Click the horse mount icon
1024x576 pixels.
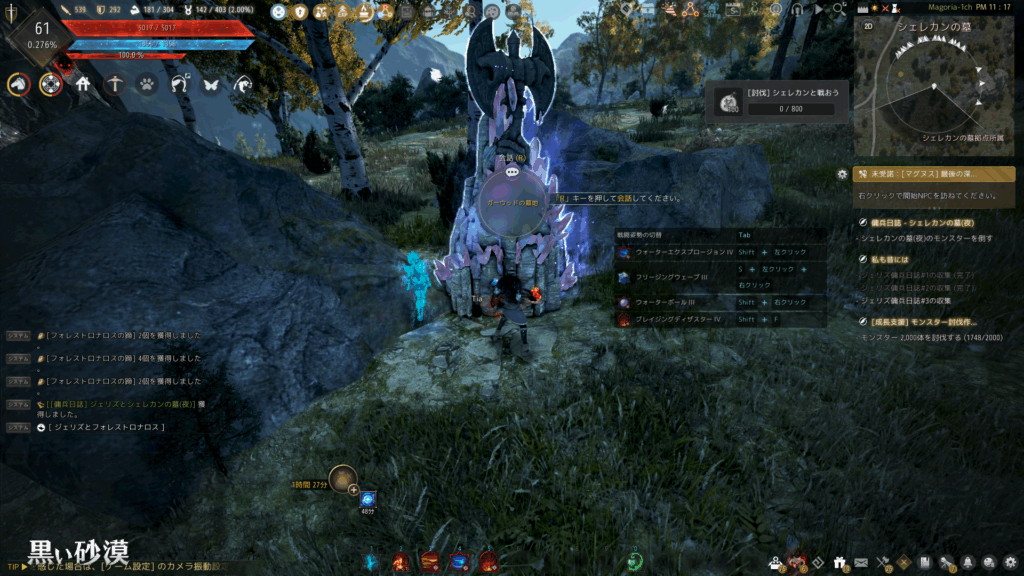click(x=18, y=85)
